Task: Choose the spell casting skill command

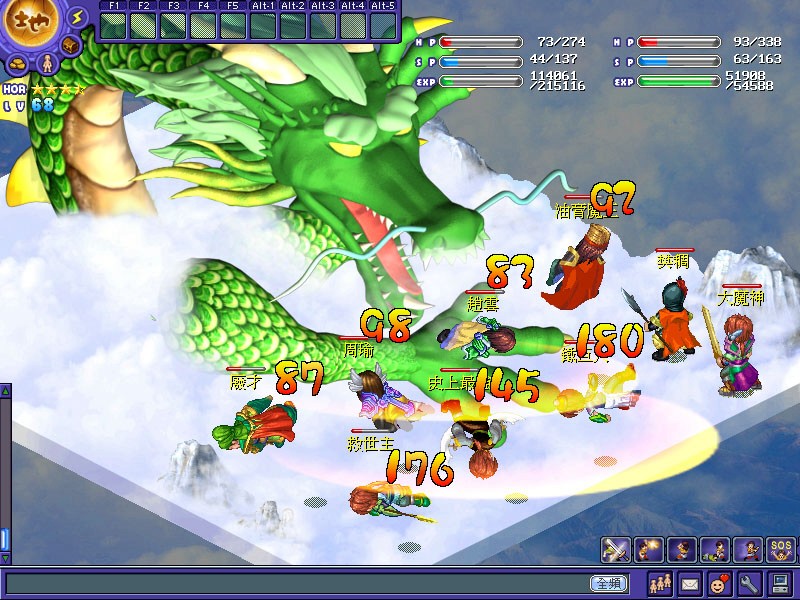Action: (x=647, y=550)
